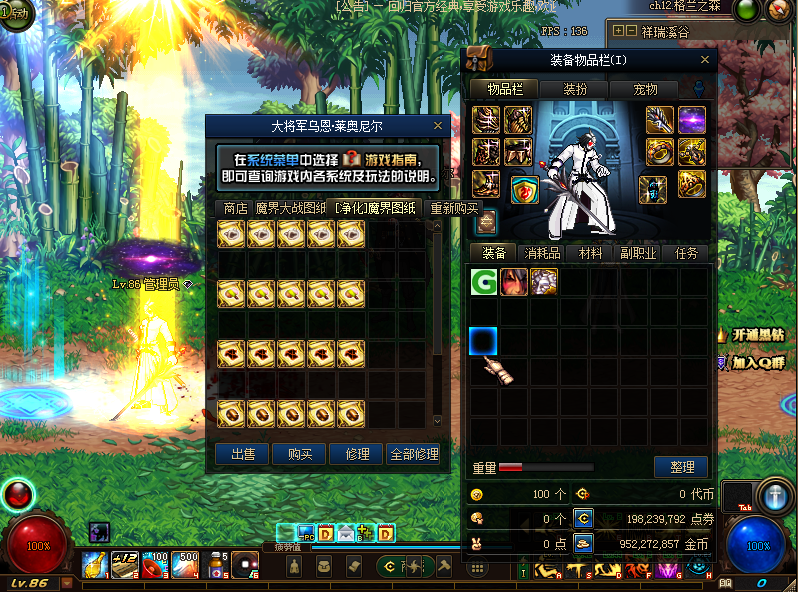The height and width of the screenshot is (592, 798).
Task: Switch to the 材料 materials tab
Action: coord(590,253)
